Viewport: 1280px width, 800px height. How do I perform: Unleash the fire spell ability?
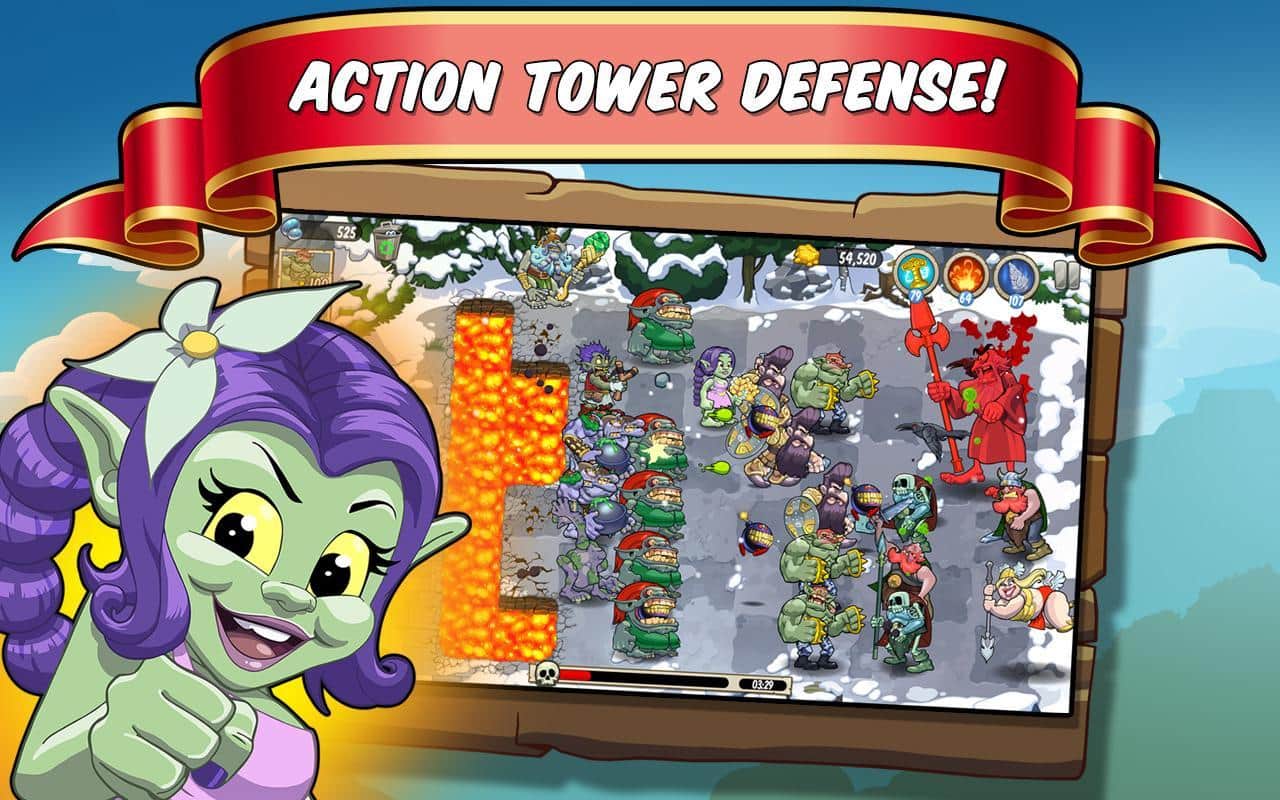coord(964,278)
